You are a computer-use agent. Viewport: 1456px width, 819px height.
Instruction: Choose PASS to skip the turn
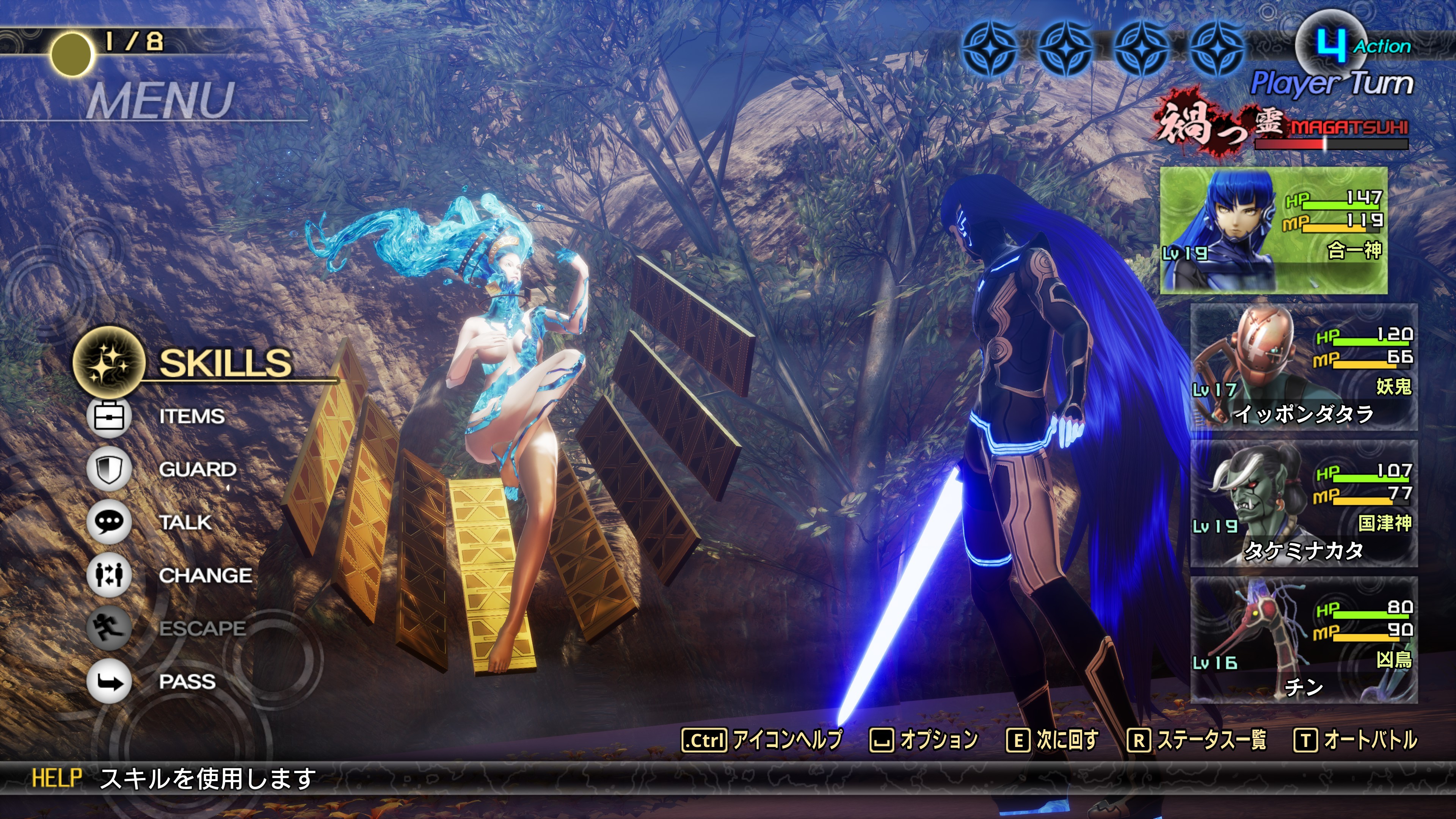pyautogui.click(x=187, y=682)
